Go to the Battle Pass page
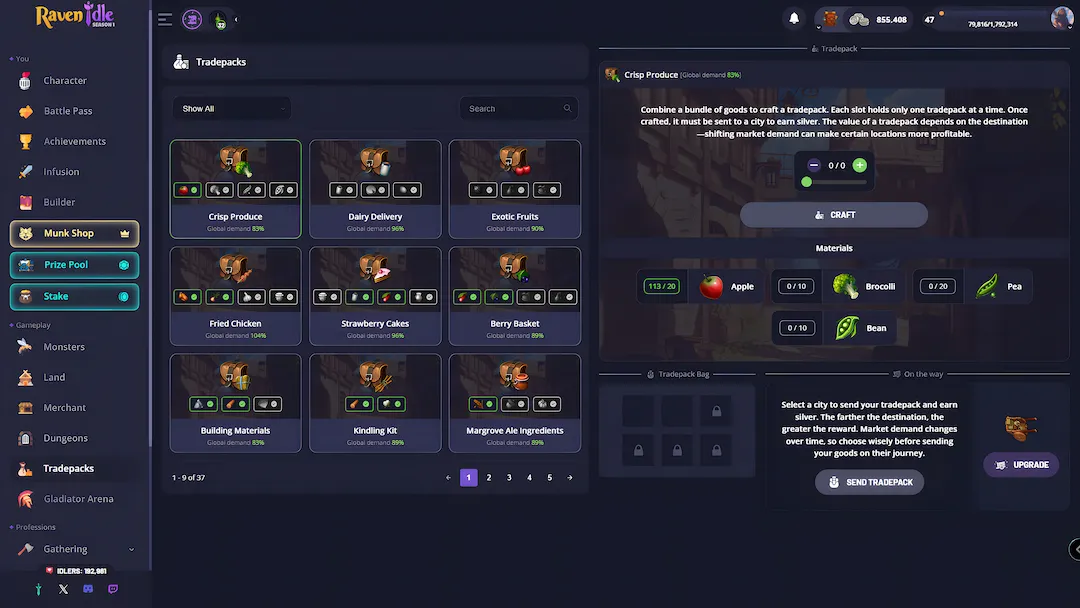 [67, 111]
